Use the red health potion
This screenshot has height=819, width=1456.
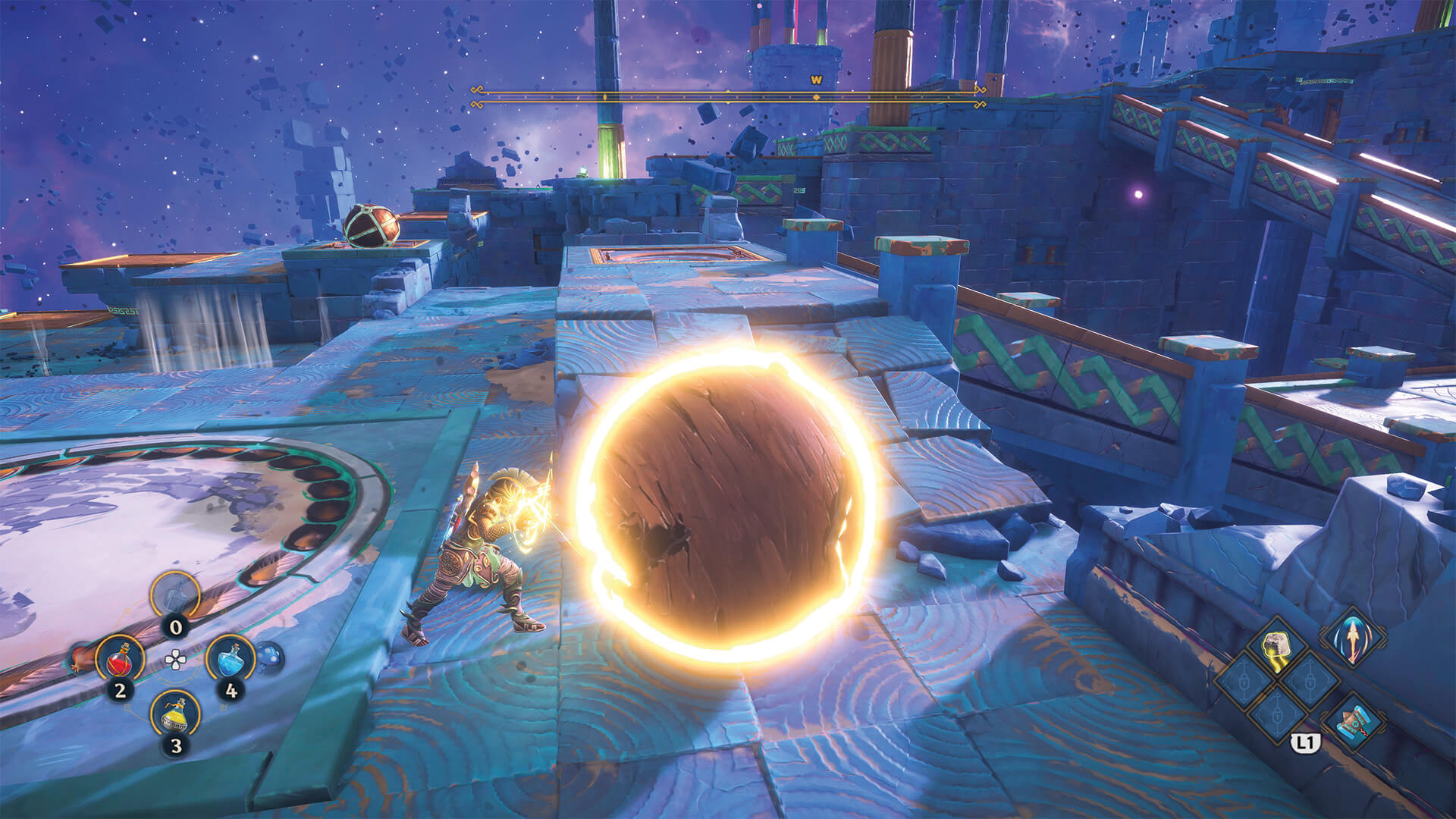coord(120,660)
